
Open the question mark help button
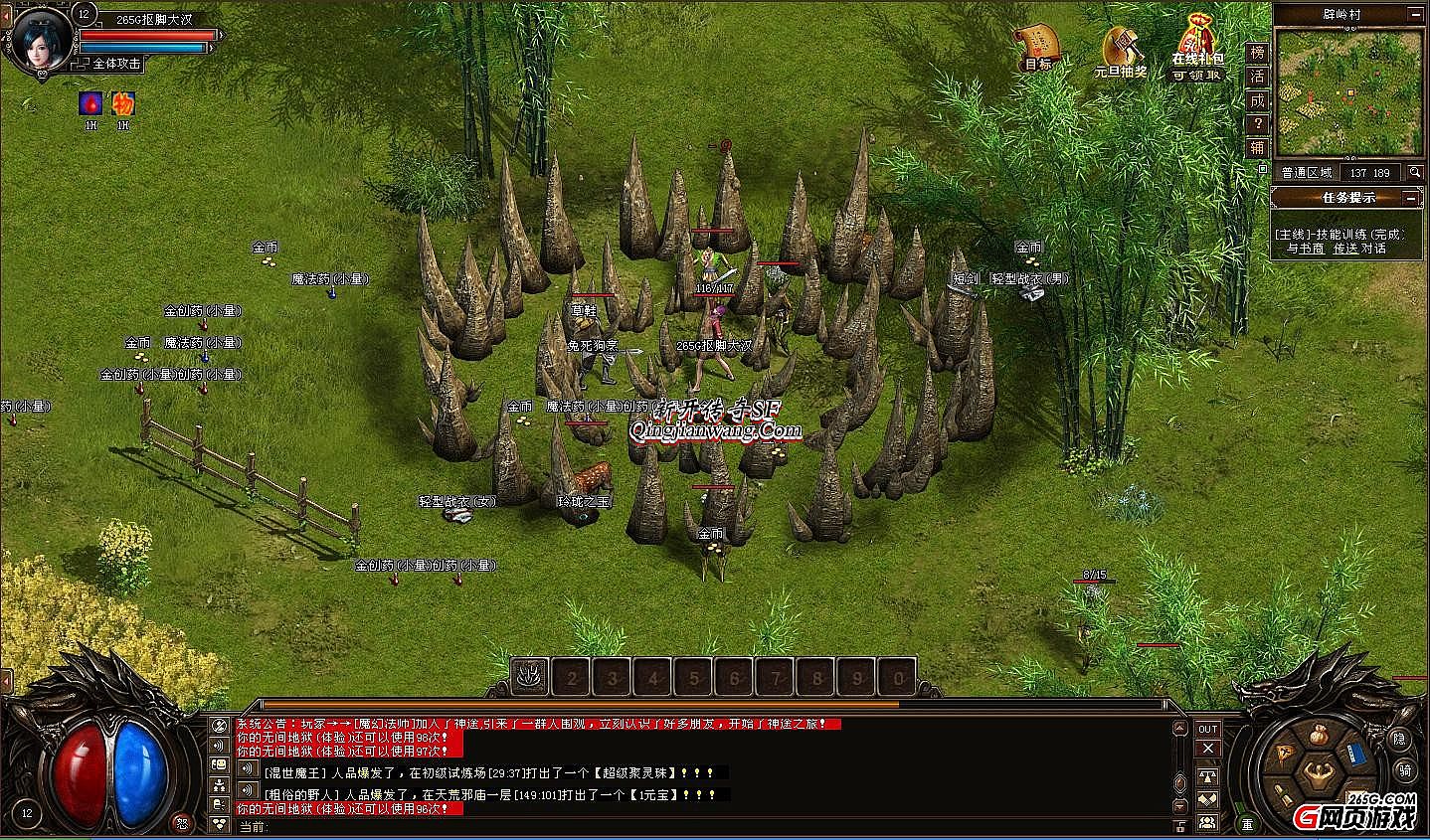(x=1258, y=124)
